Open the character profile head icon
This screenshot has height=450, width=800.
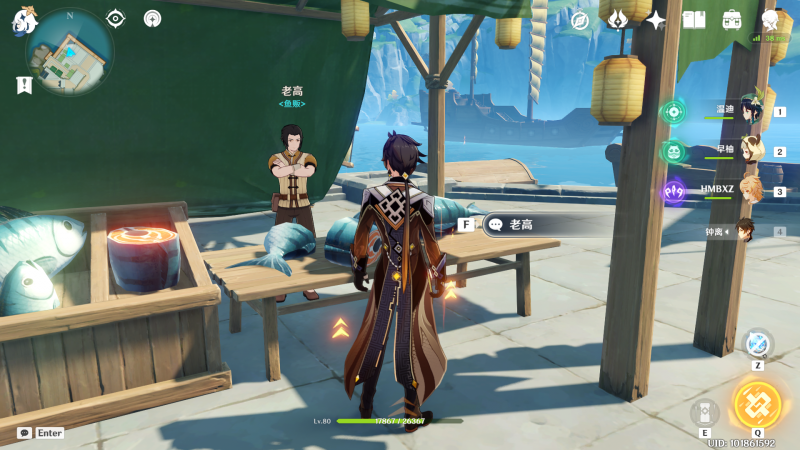(770, 20)
